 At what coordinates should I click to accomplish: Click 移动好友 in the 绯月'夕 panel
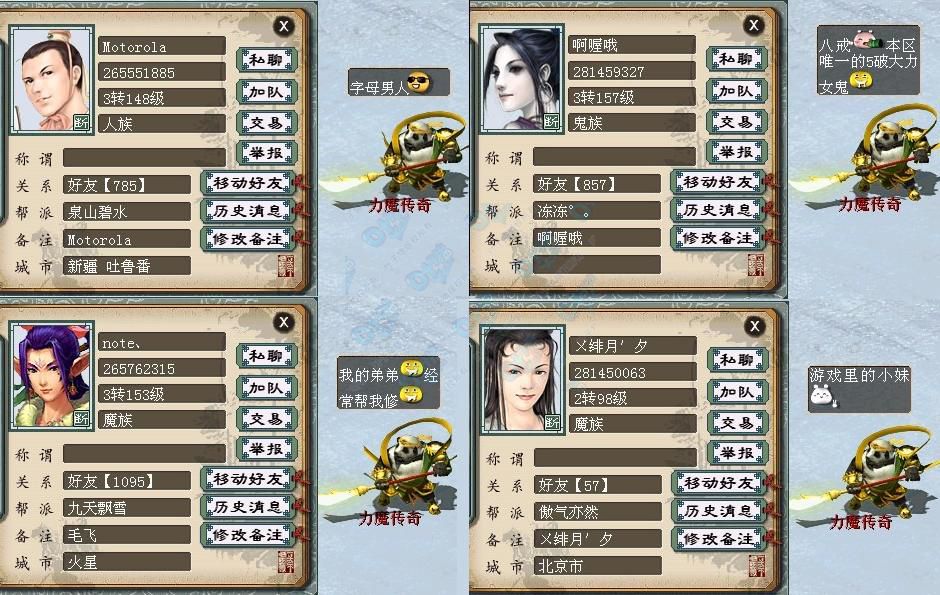coord(717,484)
